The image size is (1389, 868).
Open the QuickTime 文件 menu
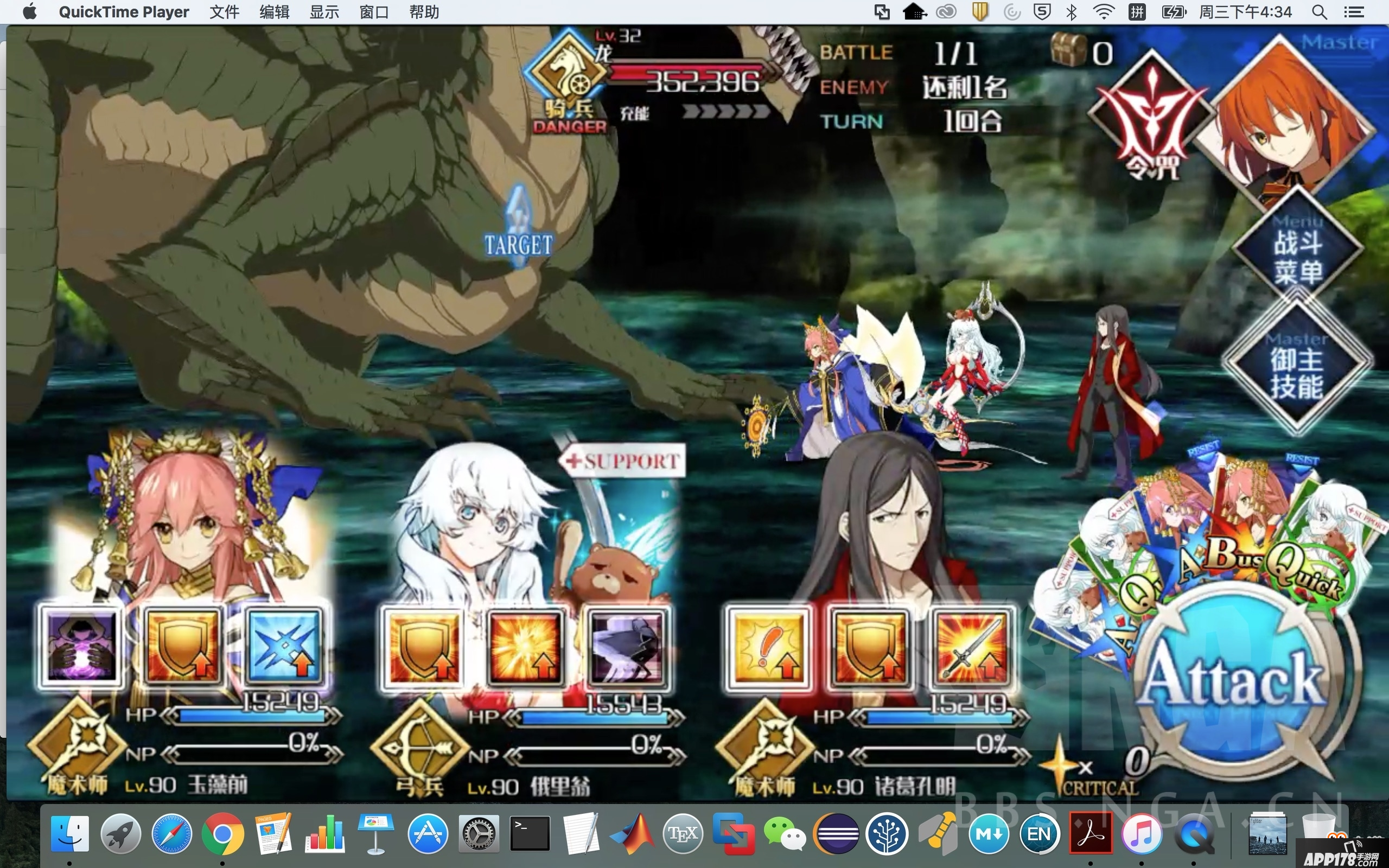click(224, 12)
